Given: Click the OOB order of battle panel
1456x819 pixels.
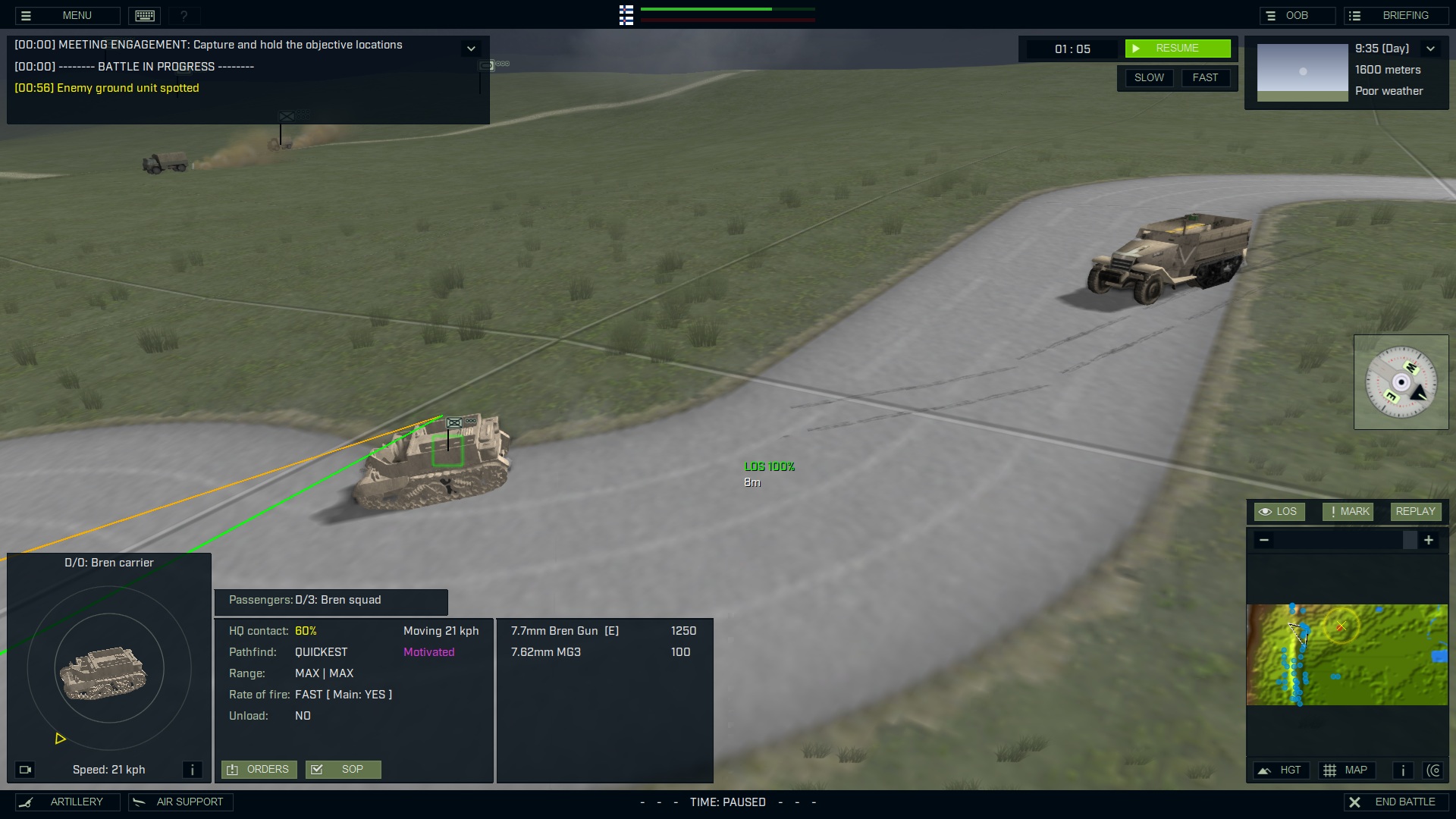Looking at the screenshot, I should pyautogui.click(x=1297, y=15).
